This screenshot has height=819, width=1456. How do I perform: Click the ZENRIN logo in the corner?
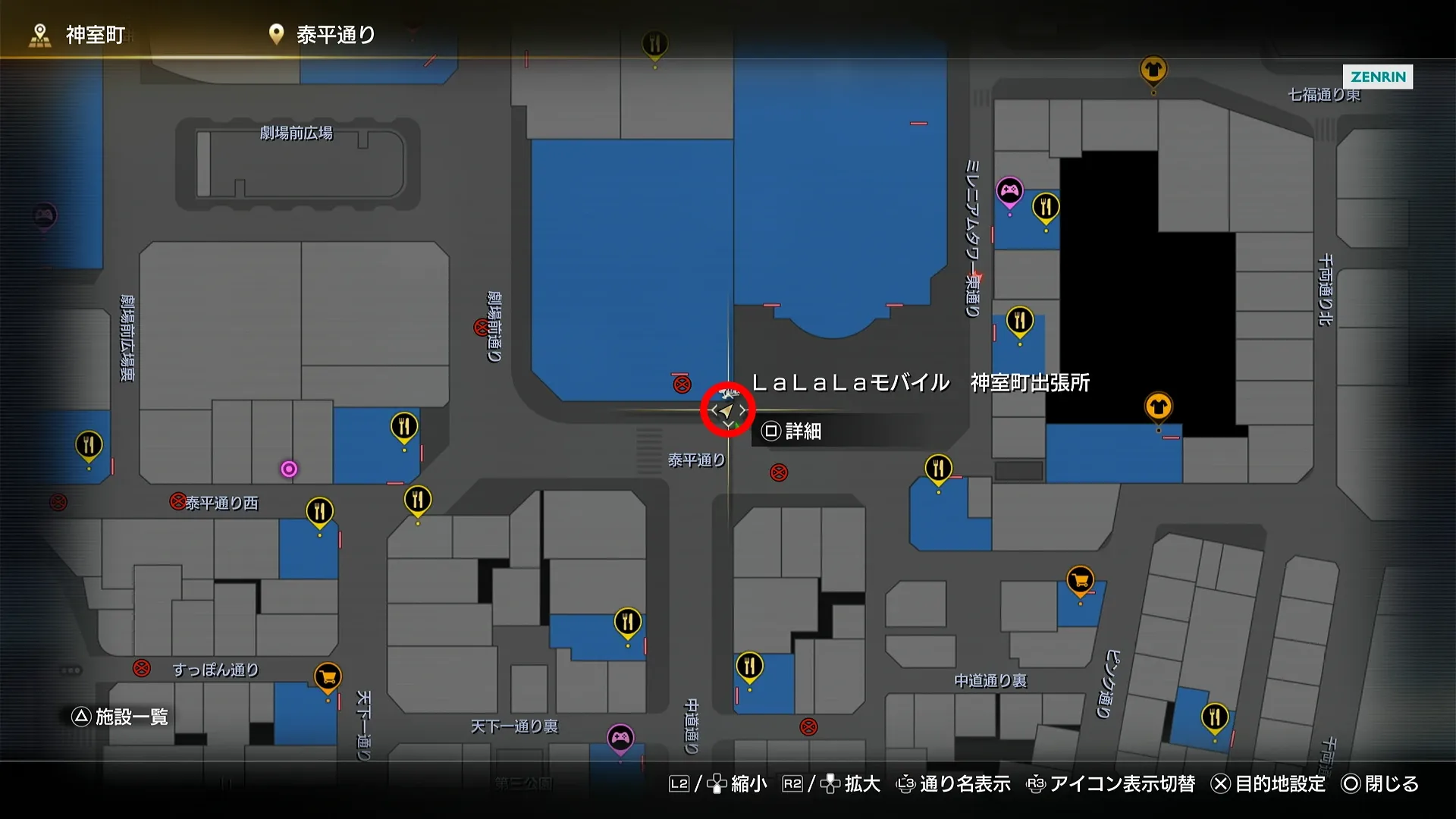click(1378, 77)
